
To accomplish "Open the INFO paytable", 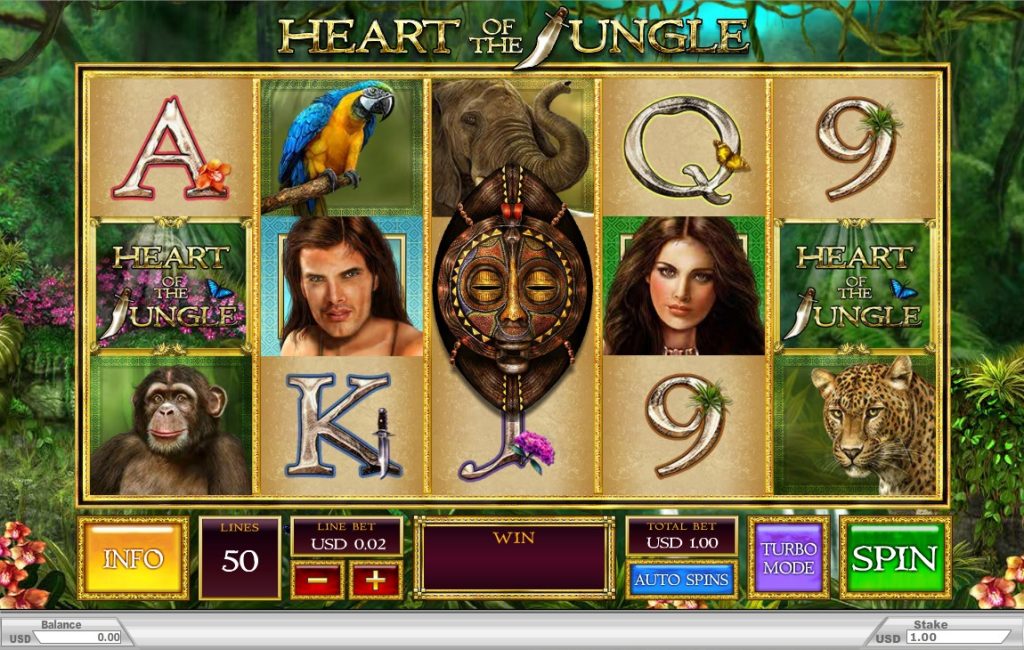I will click(x=133, y=558).
